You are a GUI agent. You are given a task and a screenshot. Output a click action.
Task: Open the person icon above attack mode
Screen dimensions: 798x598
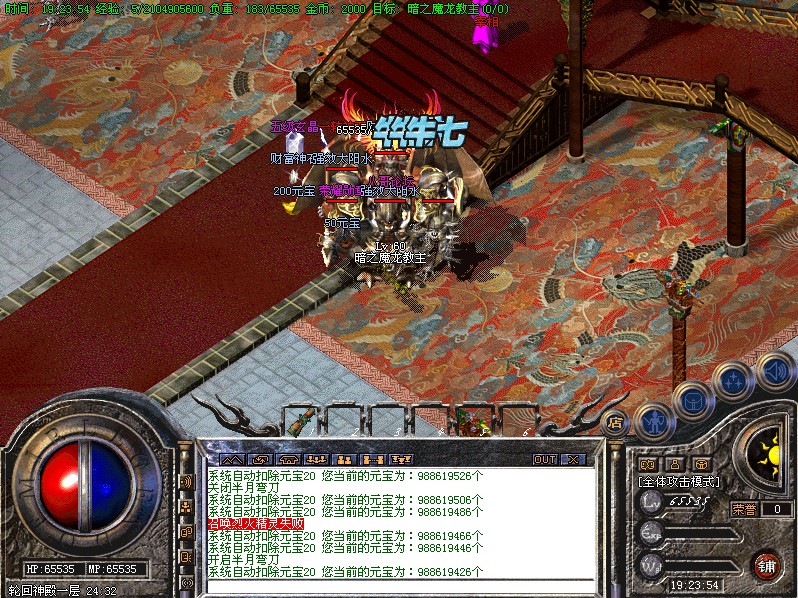click(674, 464)
